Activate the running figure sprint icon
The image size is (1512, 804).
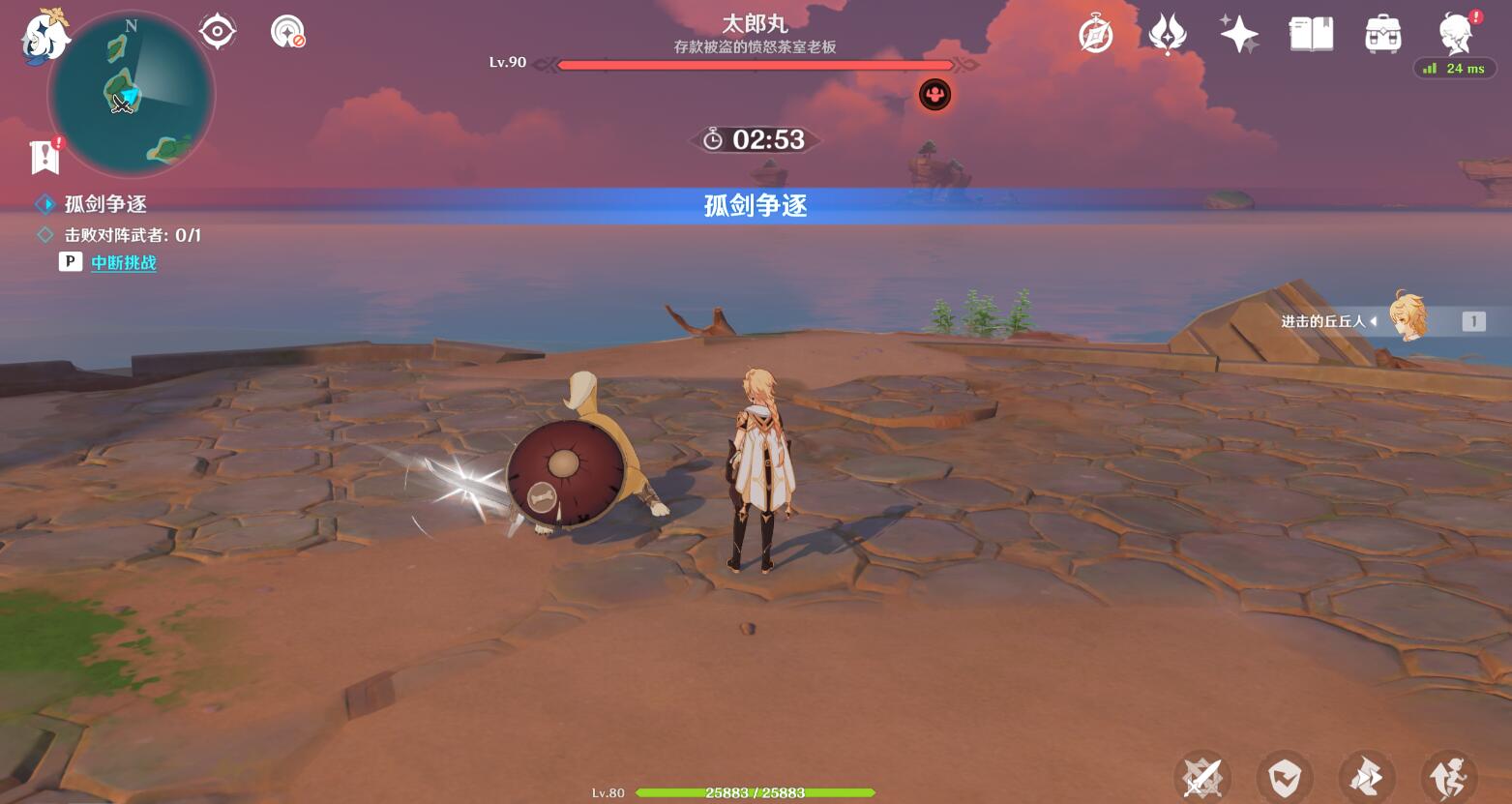pyautogui.click(x=1449, y=776)
